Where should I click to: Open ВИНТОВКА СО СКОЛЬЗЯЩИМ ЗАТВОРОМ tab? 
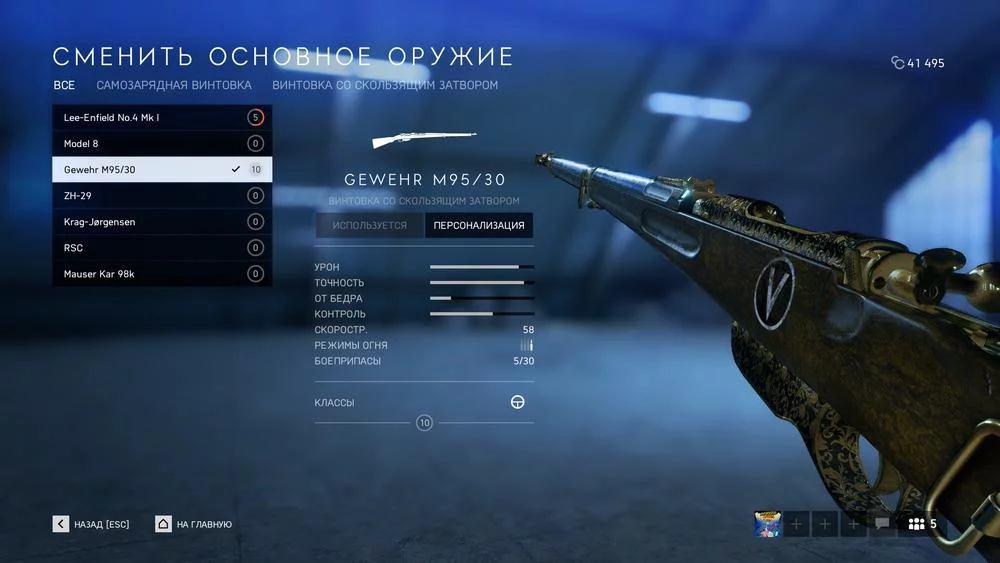(385, 86)
